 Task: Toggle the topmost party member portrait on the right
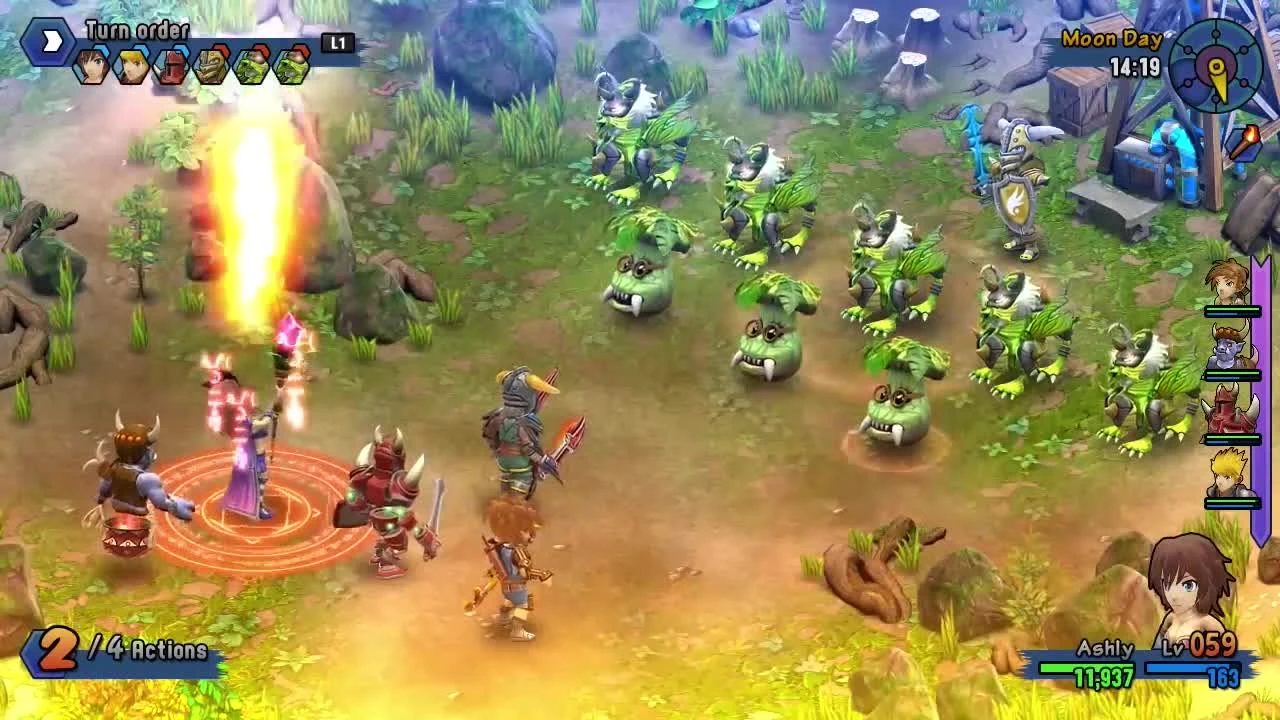(x=1228, y=284)
